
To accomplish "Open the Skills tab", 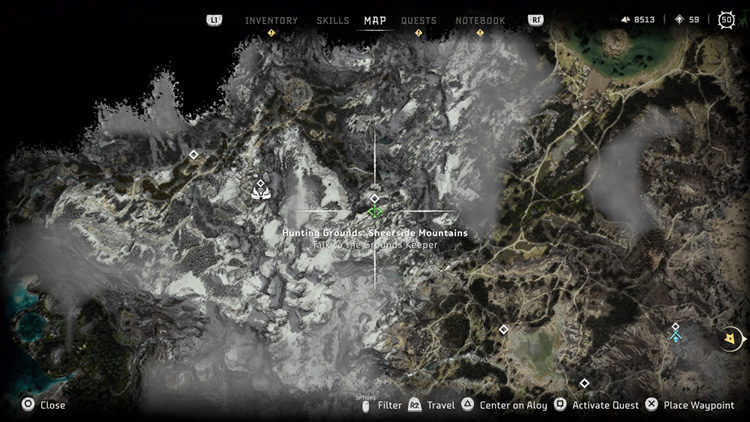I will pos(333,20).
